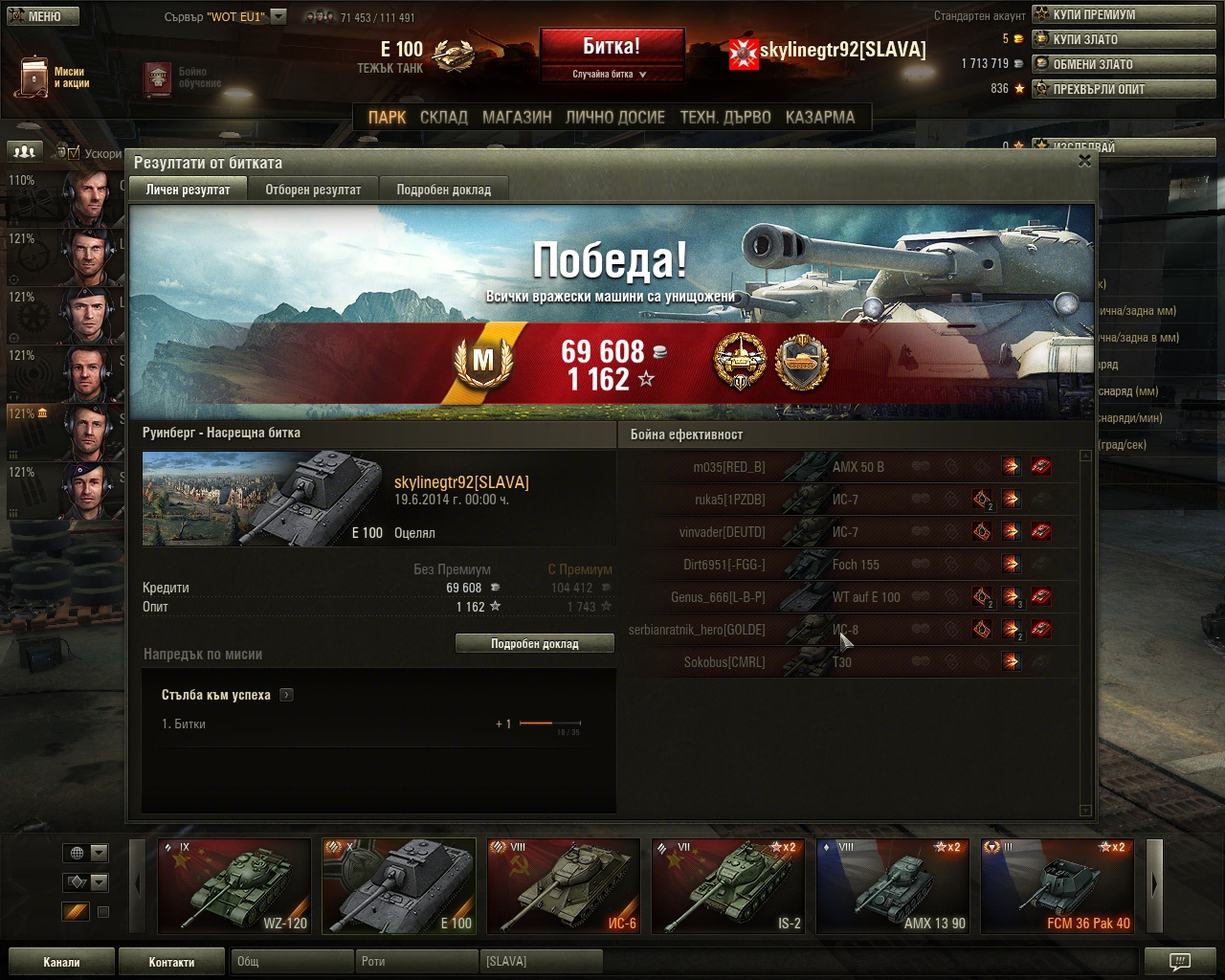Select the AMX 13 90 tank
This screenshot has height=980, width=1225.
(x=893, y=885)
